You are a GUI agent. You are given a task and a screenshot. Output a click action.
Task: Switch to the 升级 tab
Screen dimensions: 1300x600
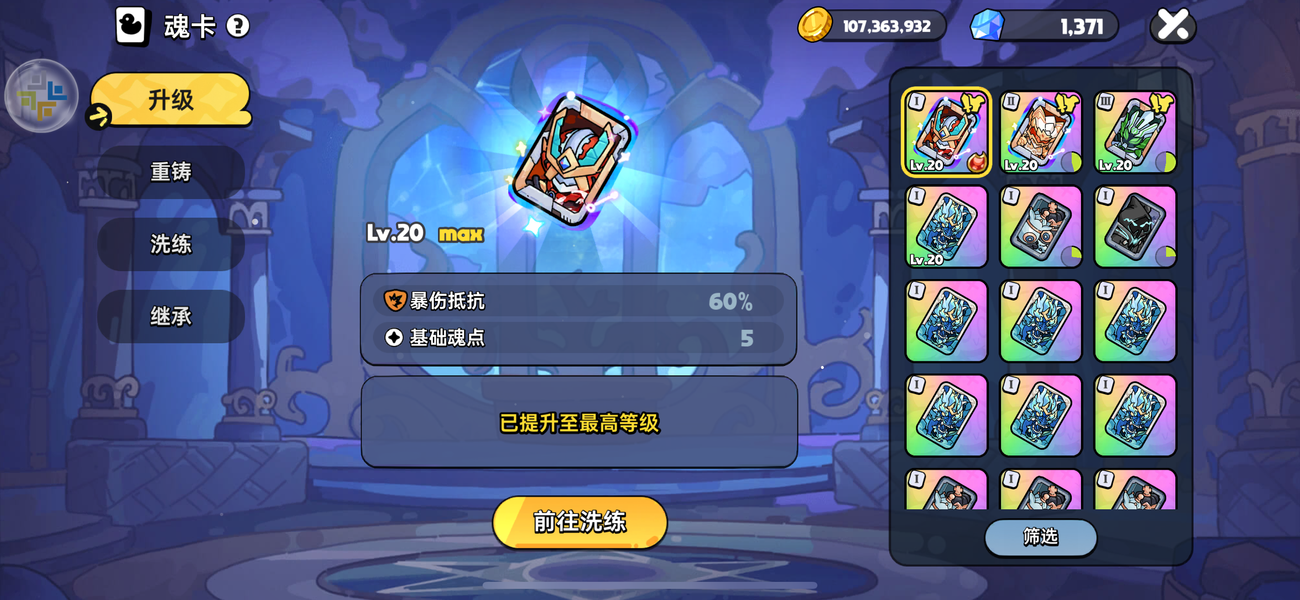(170, 100)
